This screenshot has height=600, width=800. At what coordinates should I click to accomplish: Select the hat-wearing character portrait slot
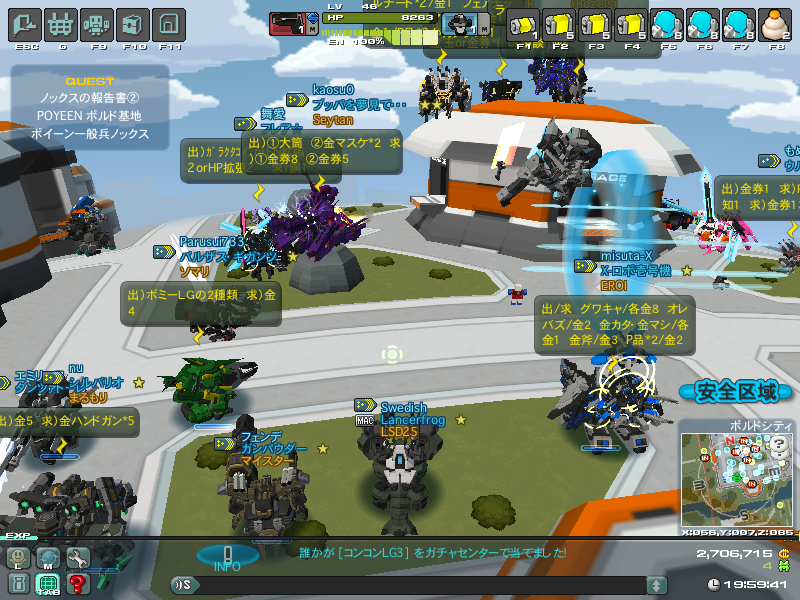[462, 23]
